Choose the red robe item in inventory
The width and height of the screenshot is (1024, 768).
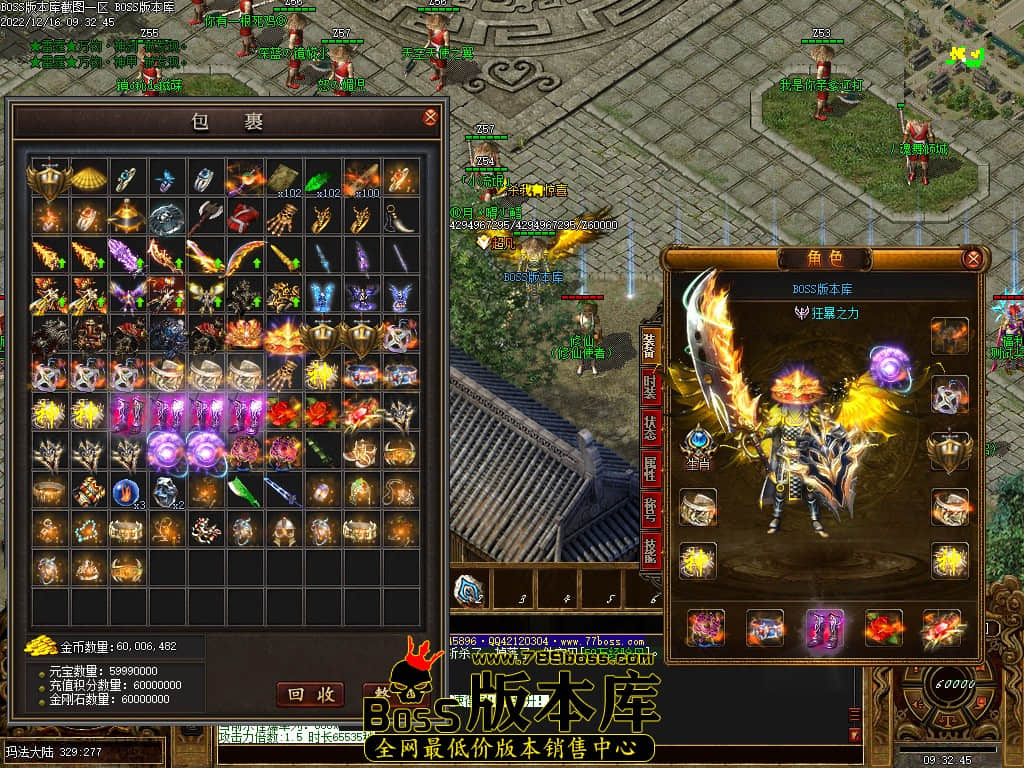244,216
